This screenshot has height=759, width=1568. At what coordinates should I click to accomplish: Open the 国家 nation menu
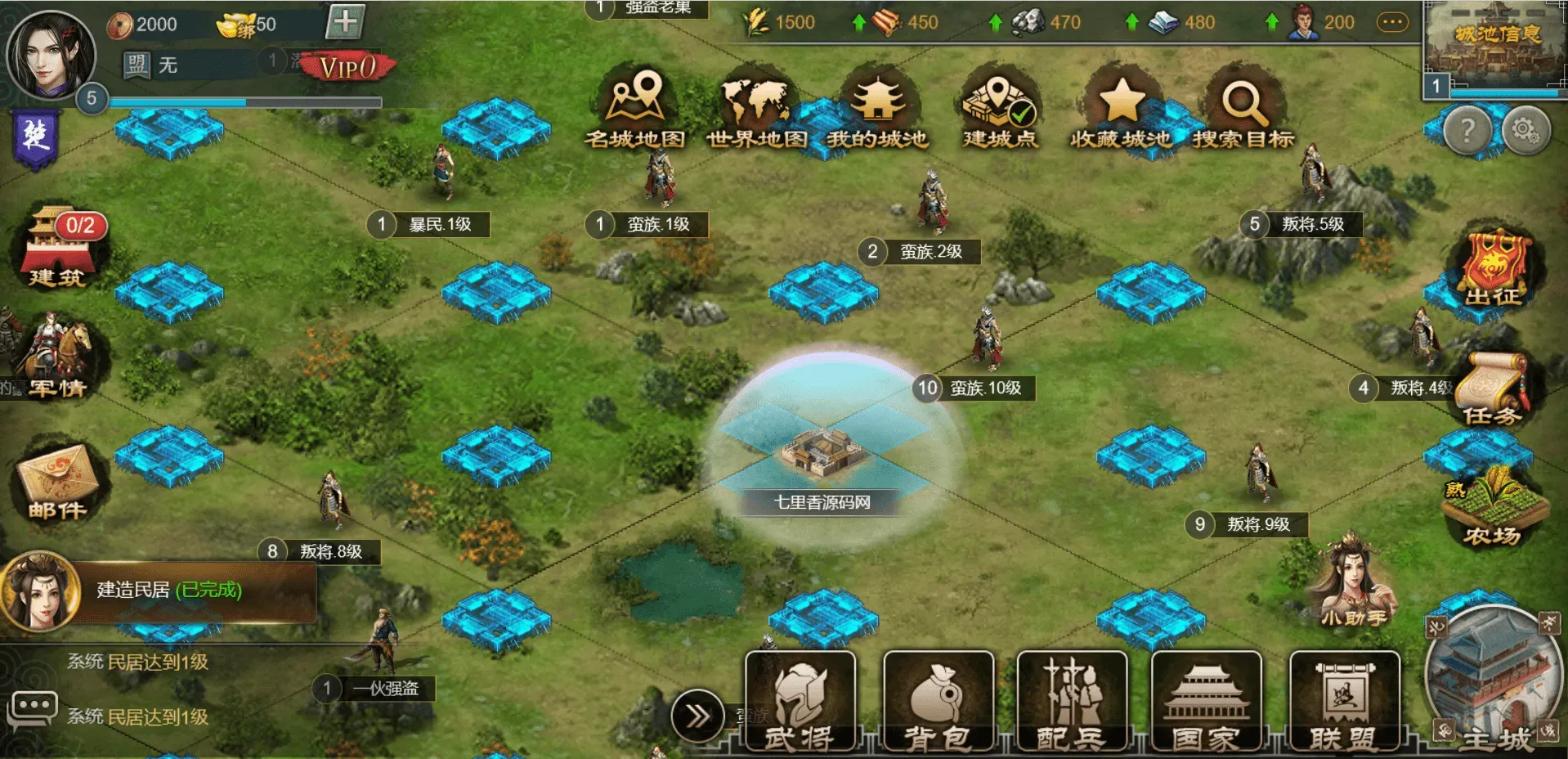tap(1206, 702)
